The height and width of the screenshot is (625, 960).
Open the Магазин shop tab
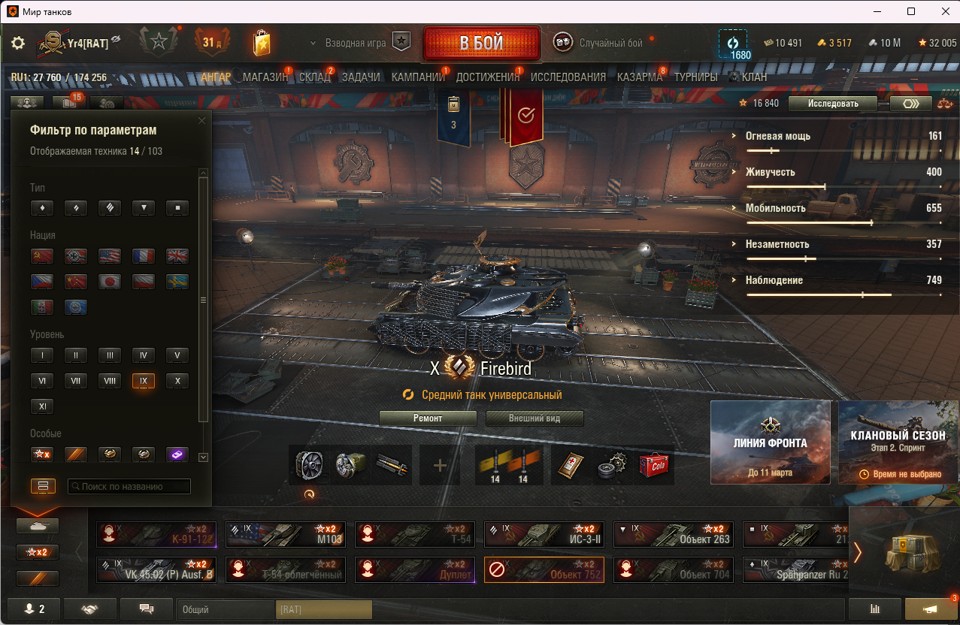[x=265, y=77]
